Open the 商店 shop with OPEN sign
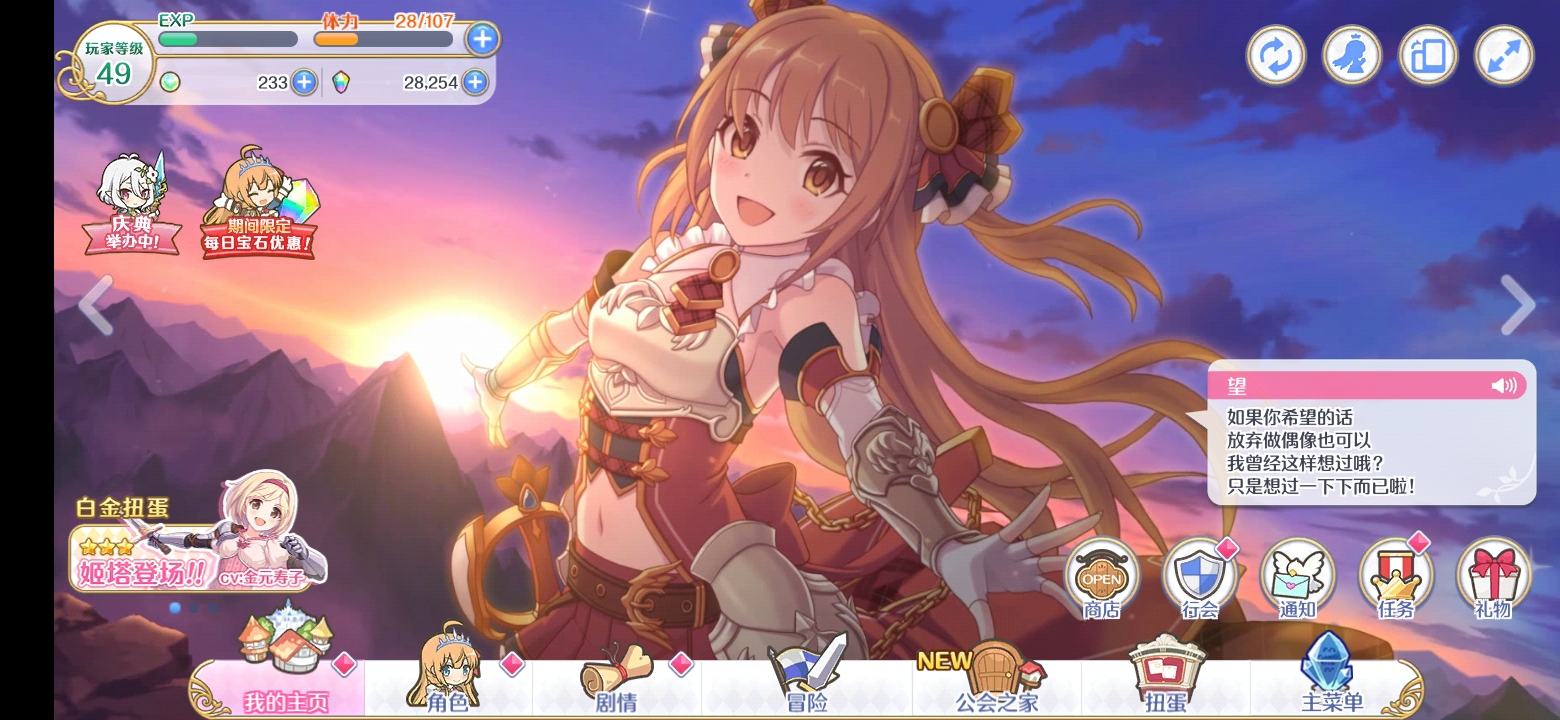This screenshot has height=720, width=1560. coord(1103,578)
